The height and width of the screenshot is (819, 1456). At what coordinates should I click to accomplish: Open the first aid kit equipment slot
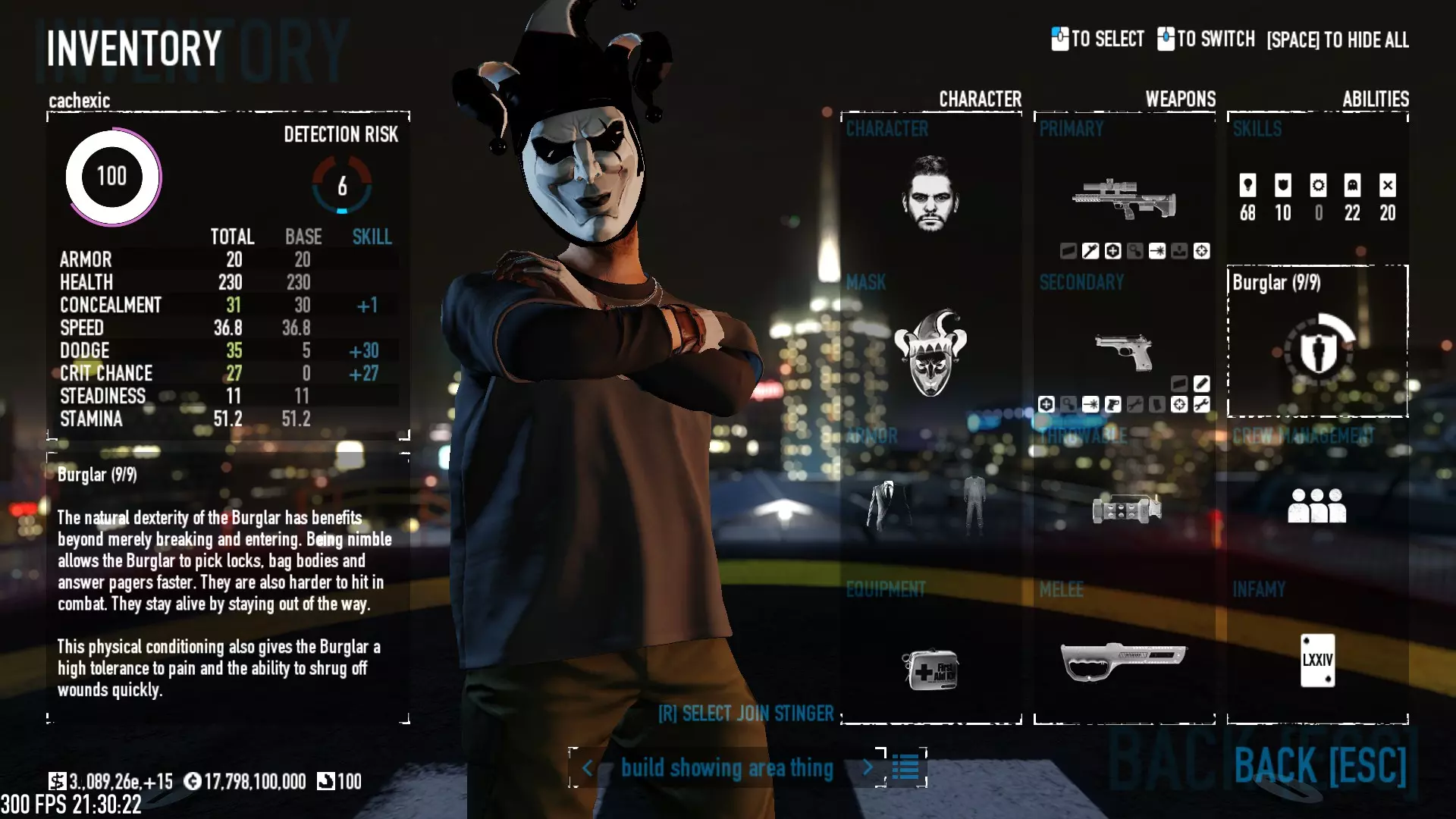(x=930, y=669)
